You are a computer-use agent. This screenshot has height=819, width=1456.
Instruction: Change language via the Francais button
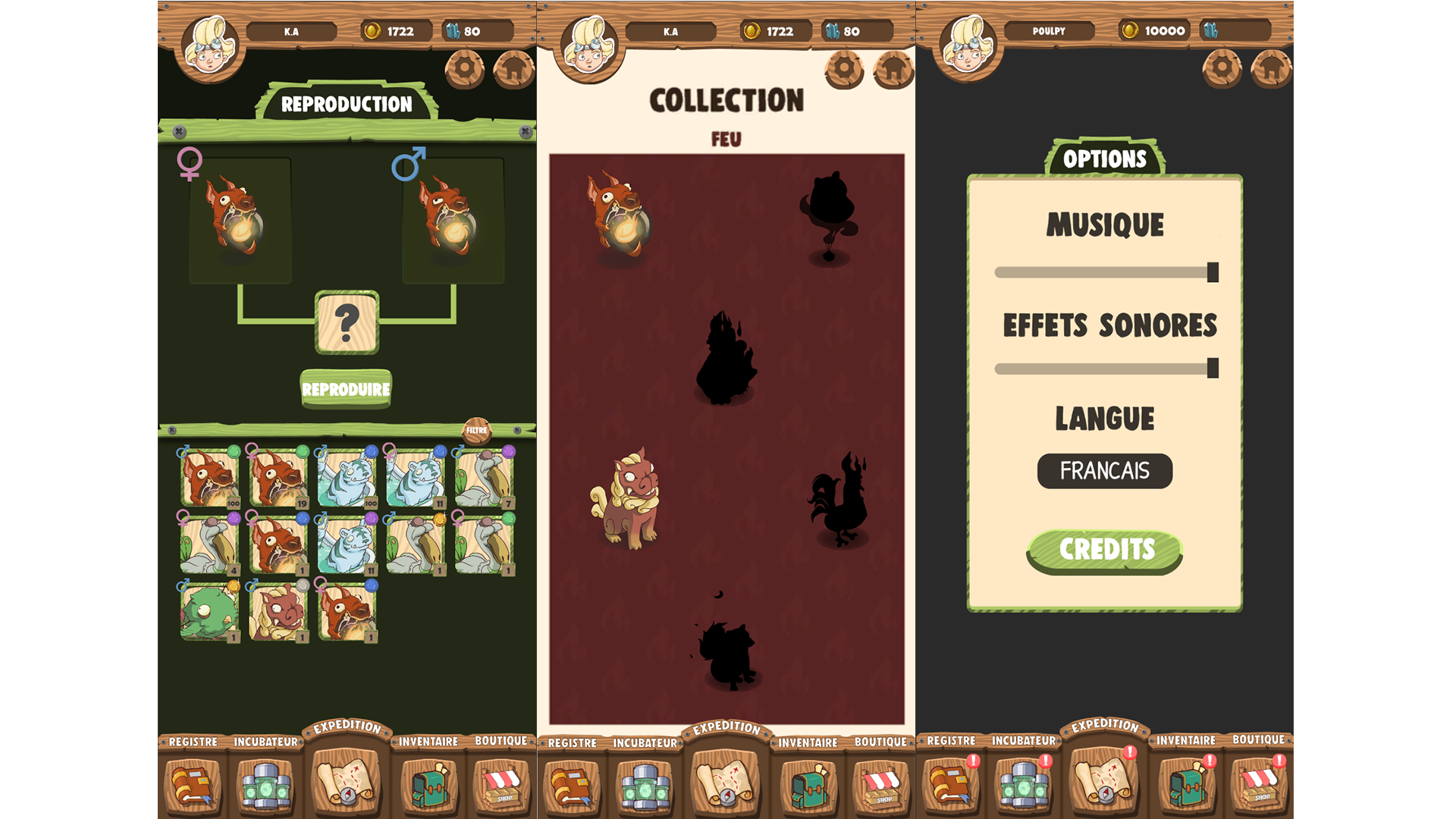pos(1104,471)
